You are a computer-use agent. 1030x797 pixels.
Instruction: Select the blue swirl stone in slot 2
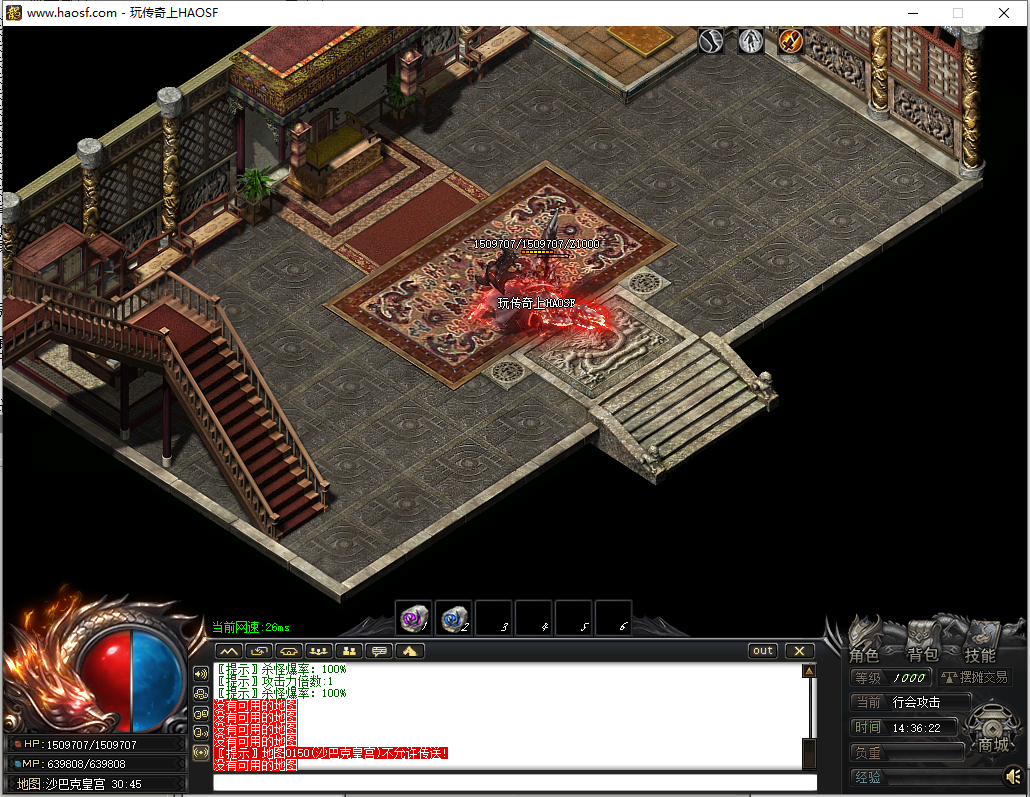(454, 620)
